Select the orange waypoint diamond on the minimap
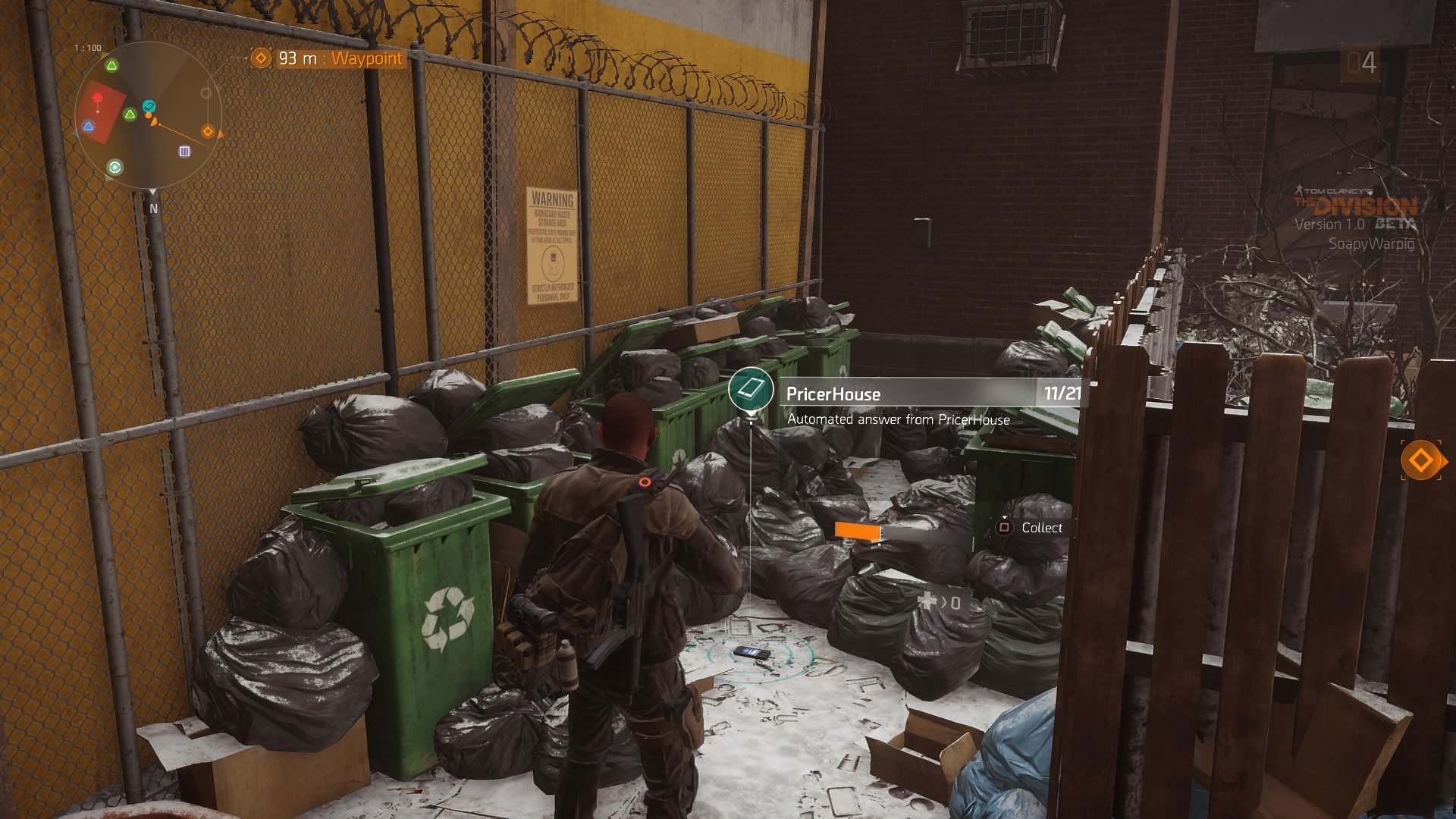Viewport: 1456px width, 819px height. (208, 131)
